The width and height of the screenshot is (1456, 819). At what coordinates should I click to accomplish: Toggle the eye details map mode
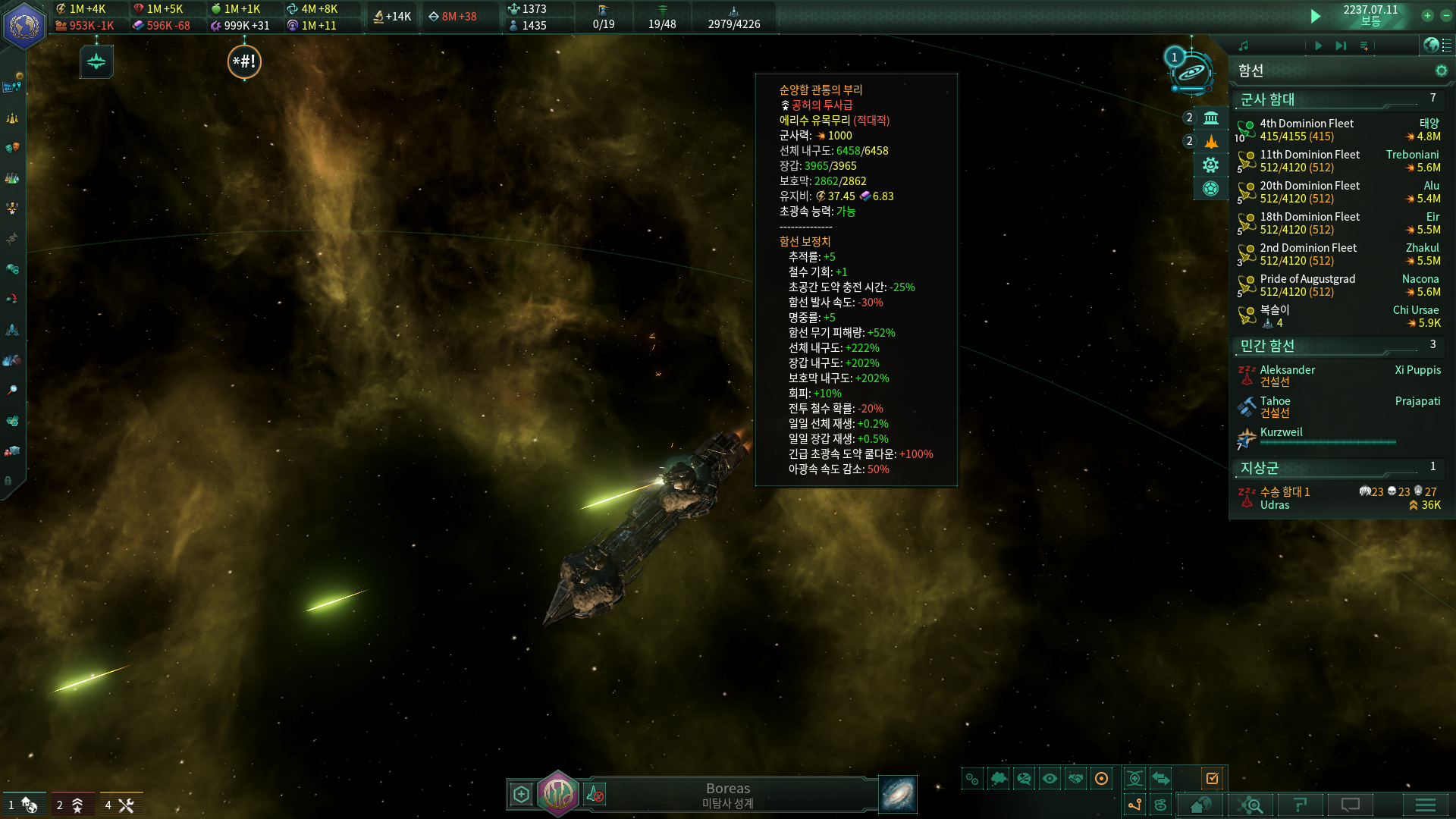coord(1050,778)
